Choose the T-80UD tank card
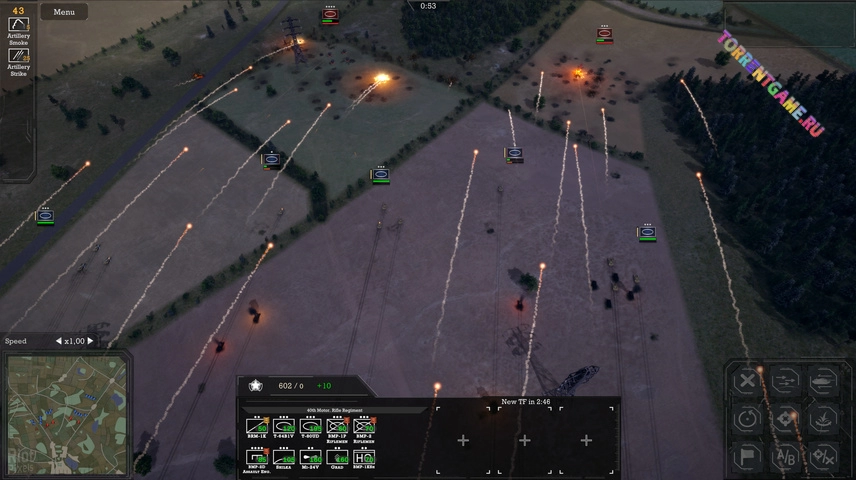The height and width of the screenshot is (480, 856). coord(311,426)
